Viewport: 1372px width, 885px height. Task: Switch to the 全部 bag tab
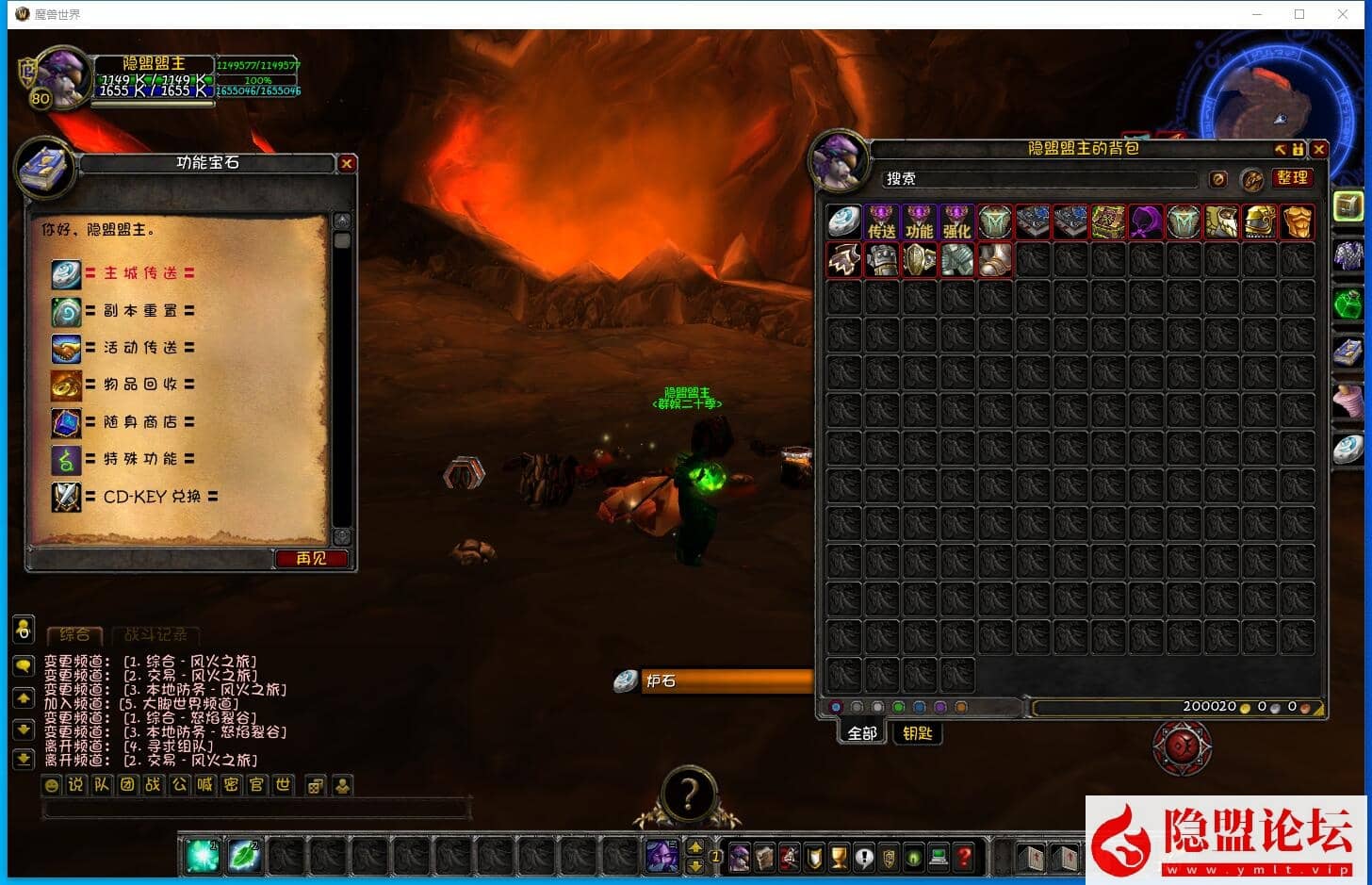(862, 733)
